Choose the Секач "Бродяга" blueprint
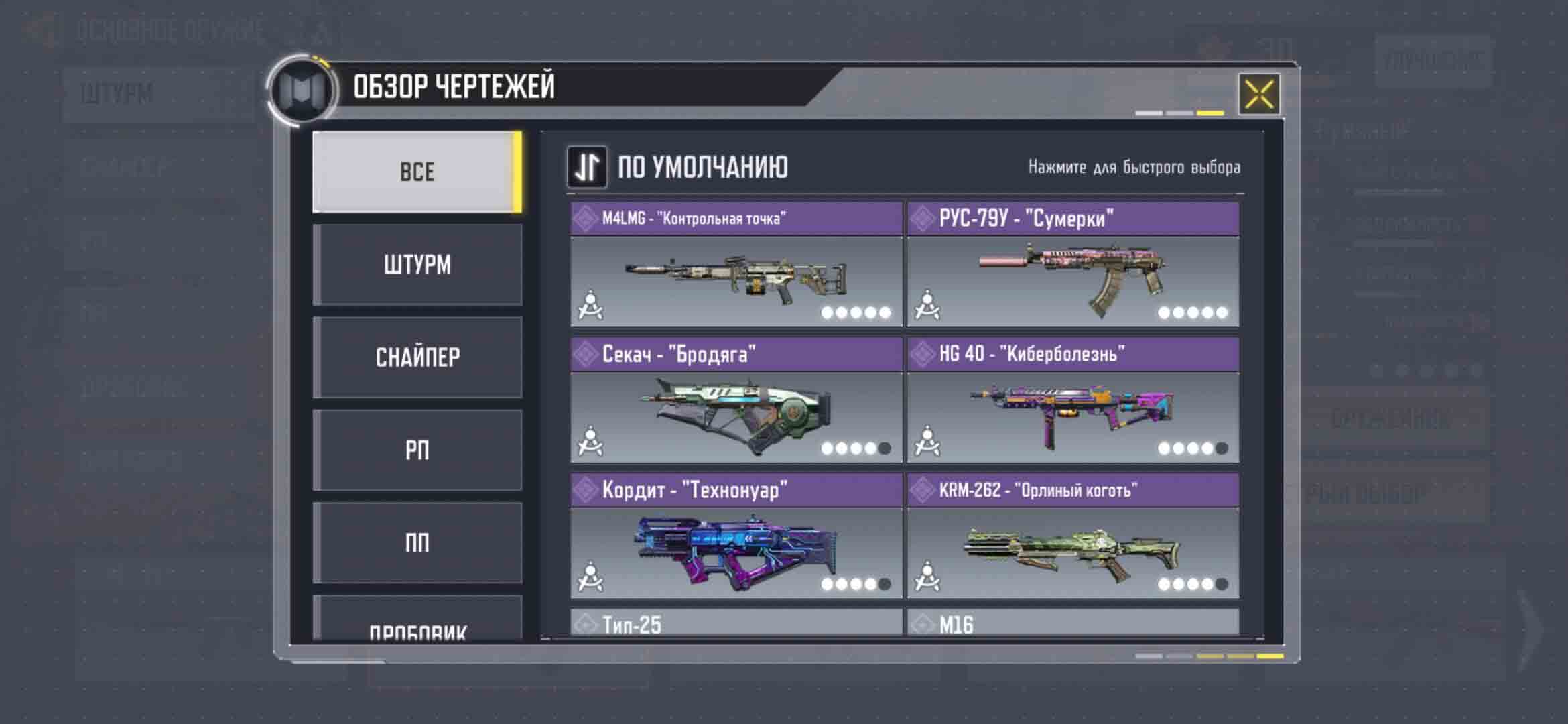 click(736, 401)
